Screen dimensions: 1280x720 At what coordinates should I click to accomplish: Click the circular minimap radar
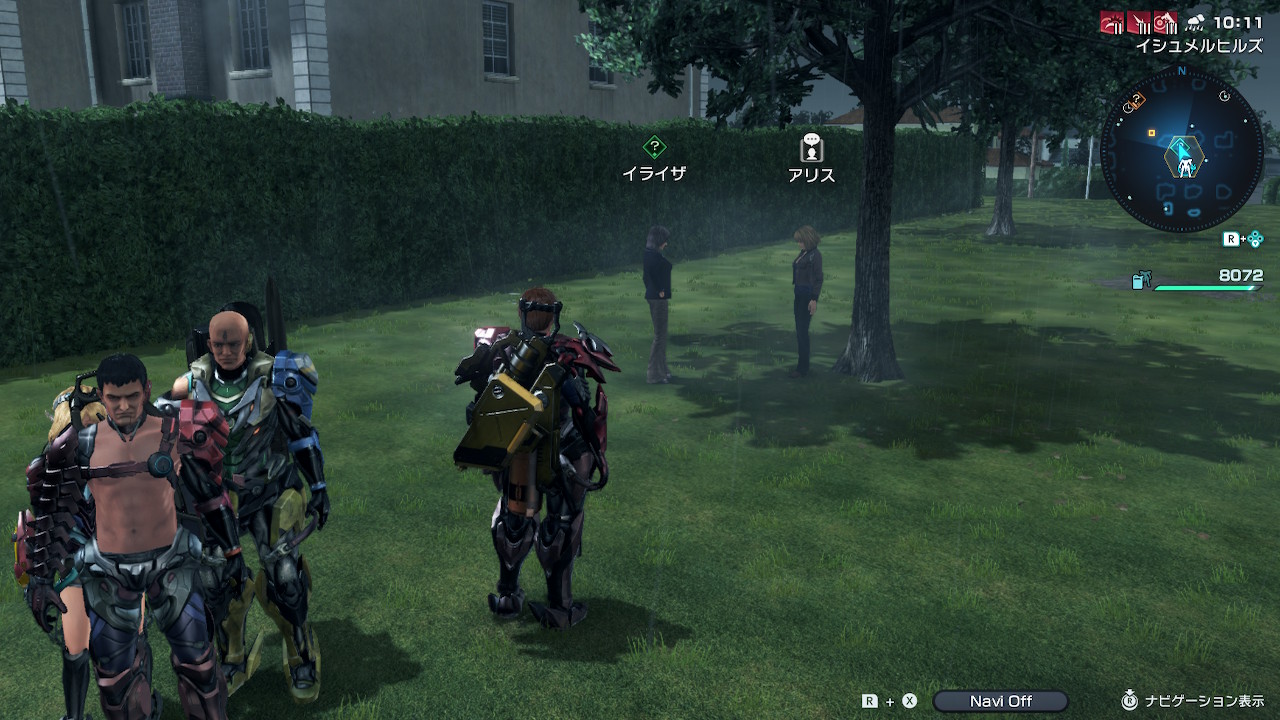pyautogui.click(x=1182, y=151)
